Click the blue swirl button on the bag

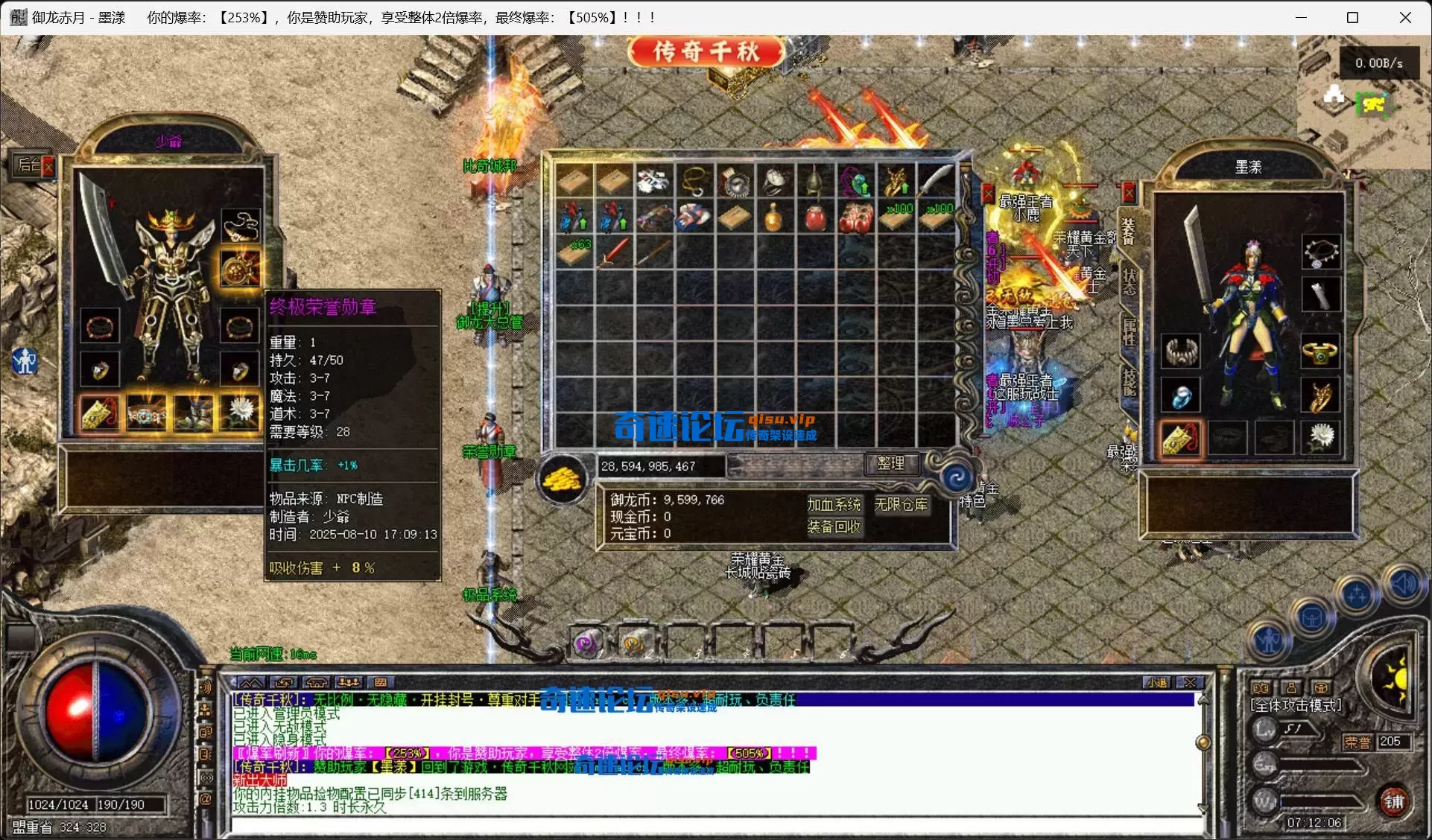click(x=957, y=477)
